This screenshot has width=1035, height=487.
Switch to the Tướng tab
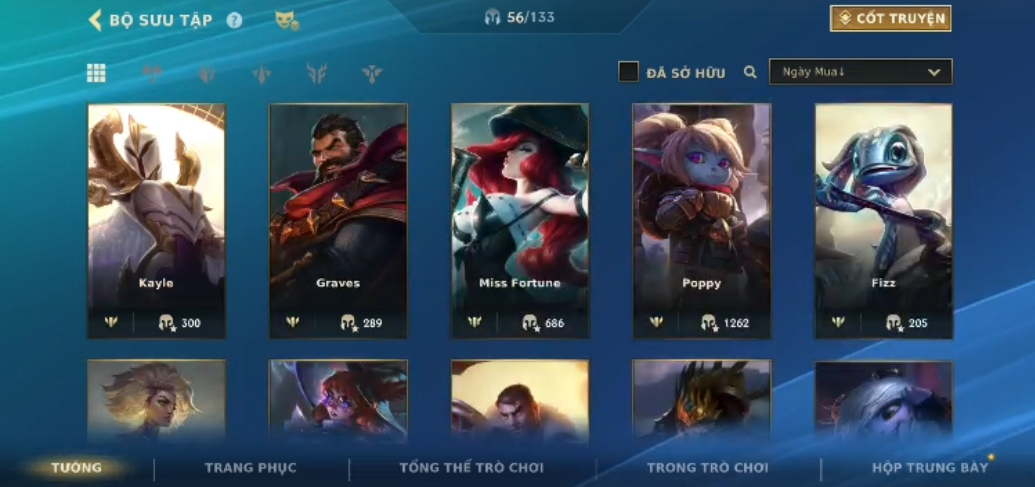(77, 468)
